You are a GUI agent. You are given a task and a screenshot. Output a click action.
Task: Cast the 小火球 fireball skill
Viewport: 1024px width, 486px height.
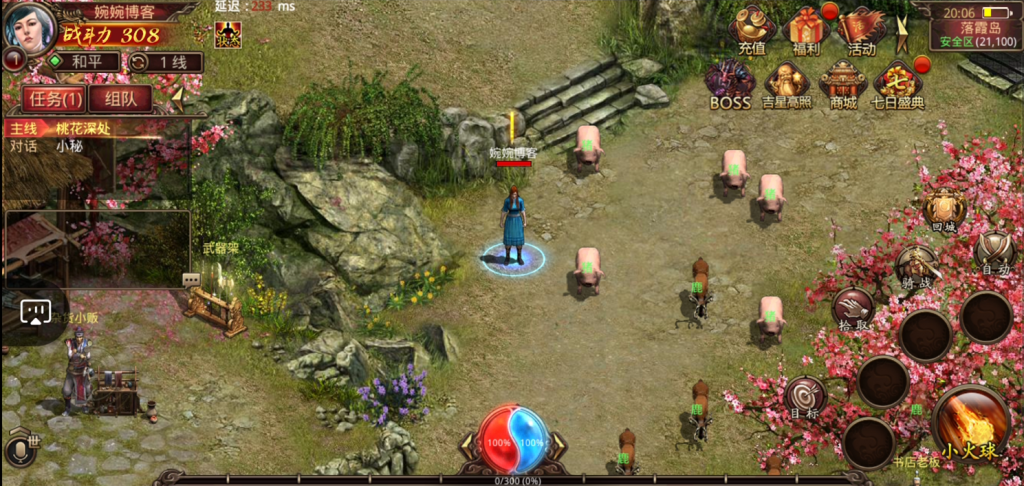[972, 421]
